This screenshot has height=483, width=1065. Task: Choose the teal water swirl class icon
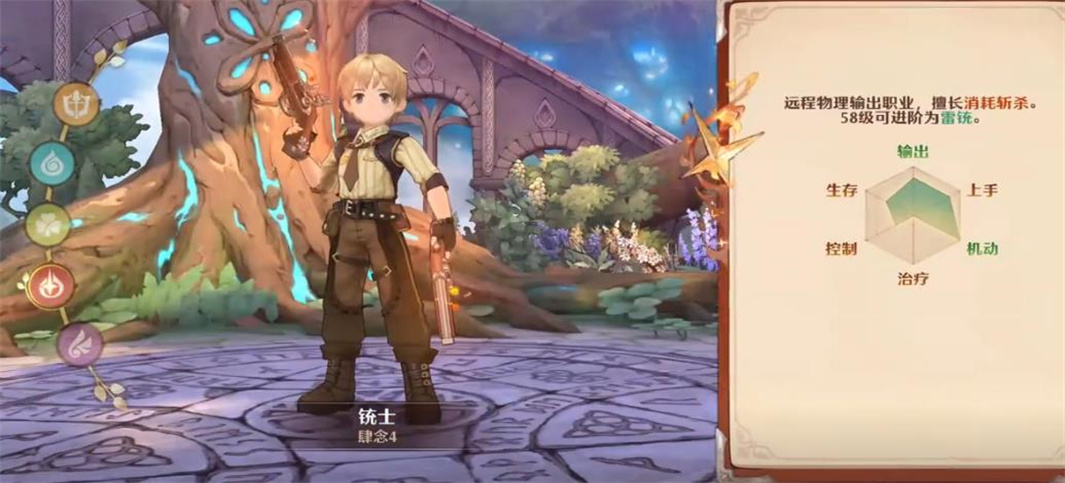point(52,163)
